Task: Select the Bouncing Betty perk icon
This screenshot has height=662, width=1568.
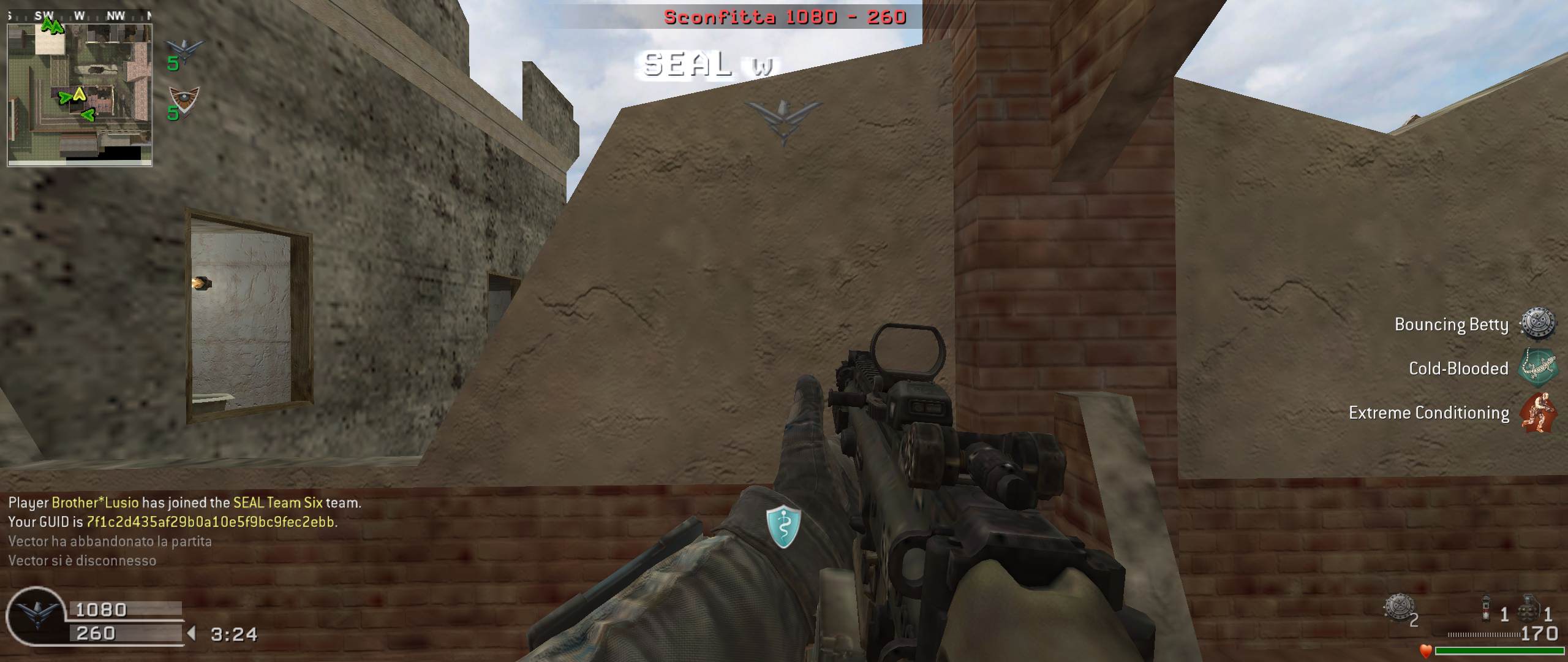Action: [1537, 324]
